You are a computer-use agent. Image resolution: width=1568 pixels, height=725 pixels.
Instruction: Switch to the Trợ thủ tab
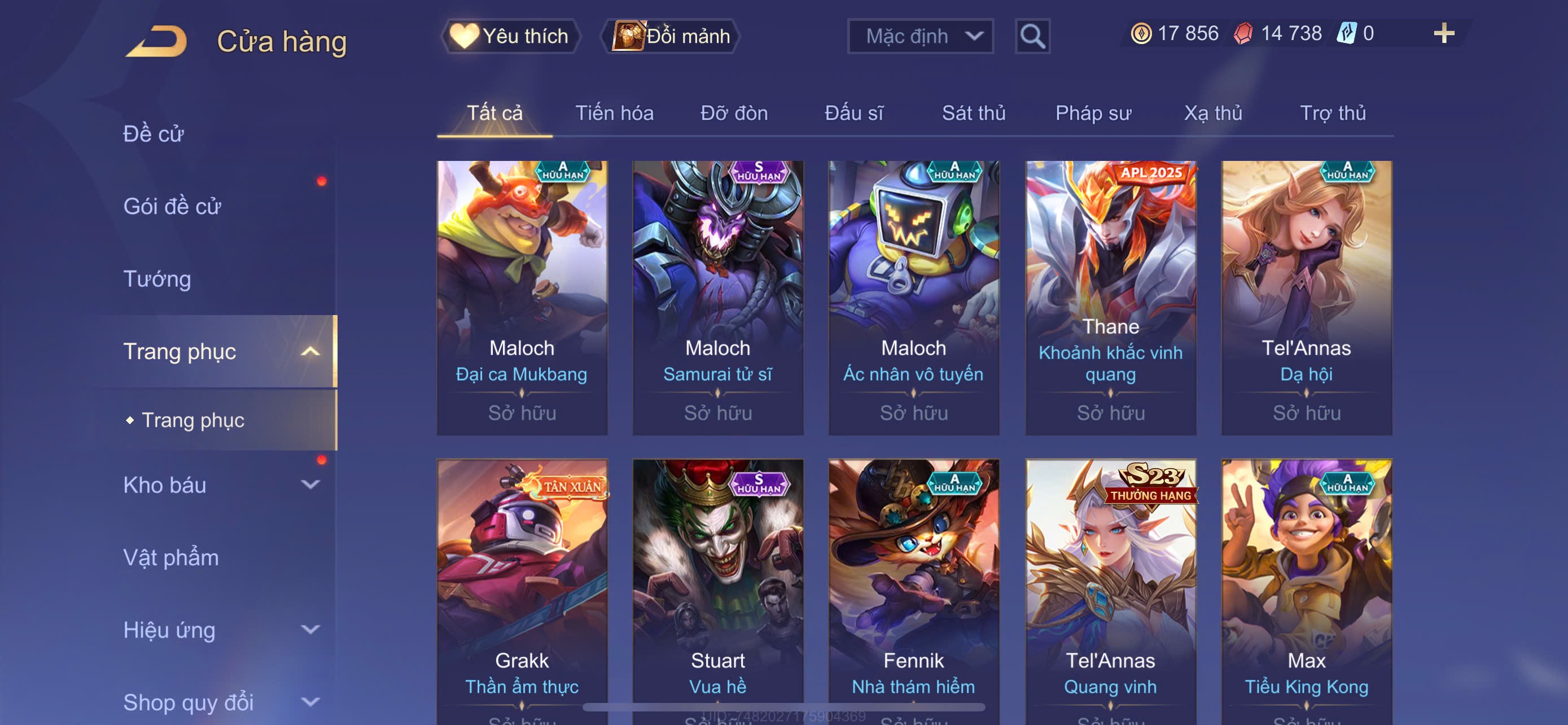pyautogui.click(x=1333, y=113)
